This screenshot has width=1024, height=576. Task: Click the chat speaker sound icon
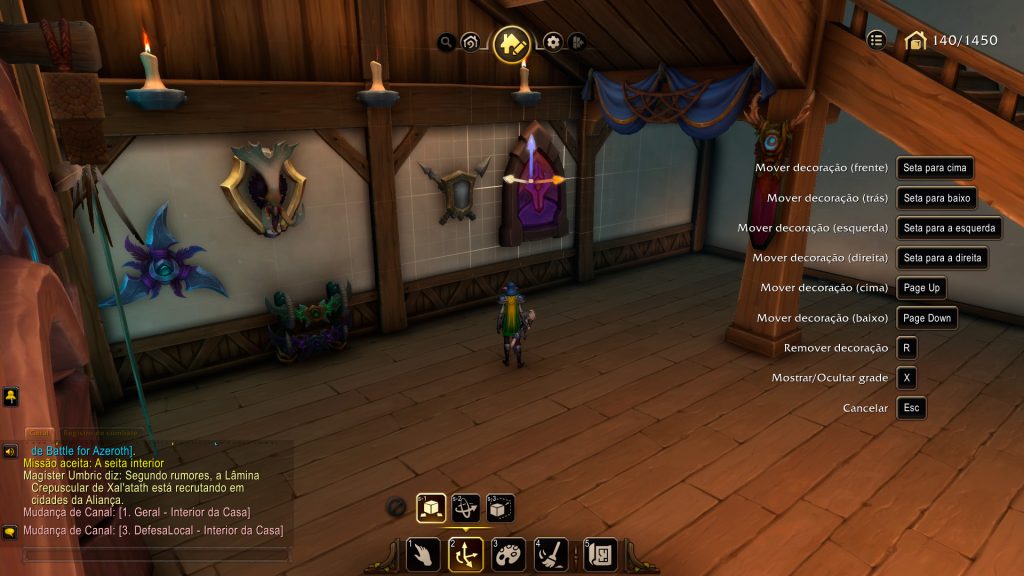[10, 451]
